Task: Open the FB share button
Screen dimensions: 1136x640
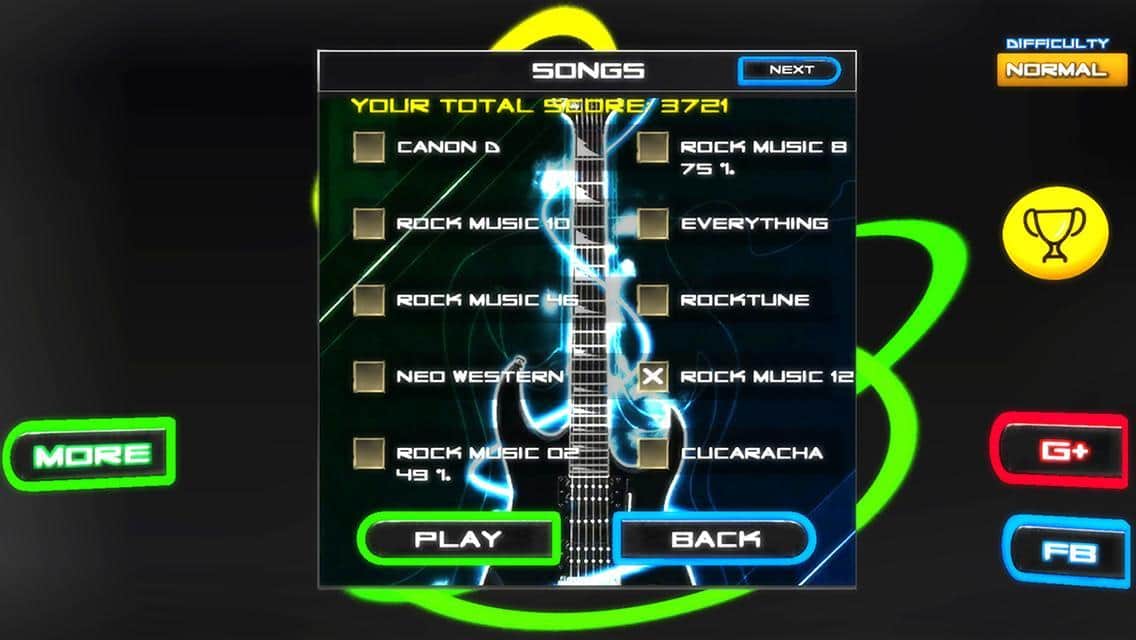Action: (1067, 552)
